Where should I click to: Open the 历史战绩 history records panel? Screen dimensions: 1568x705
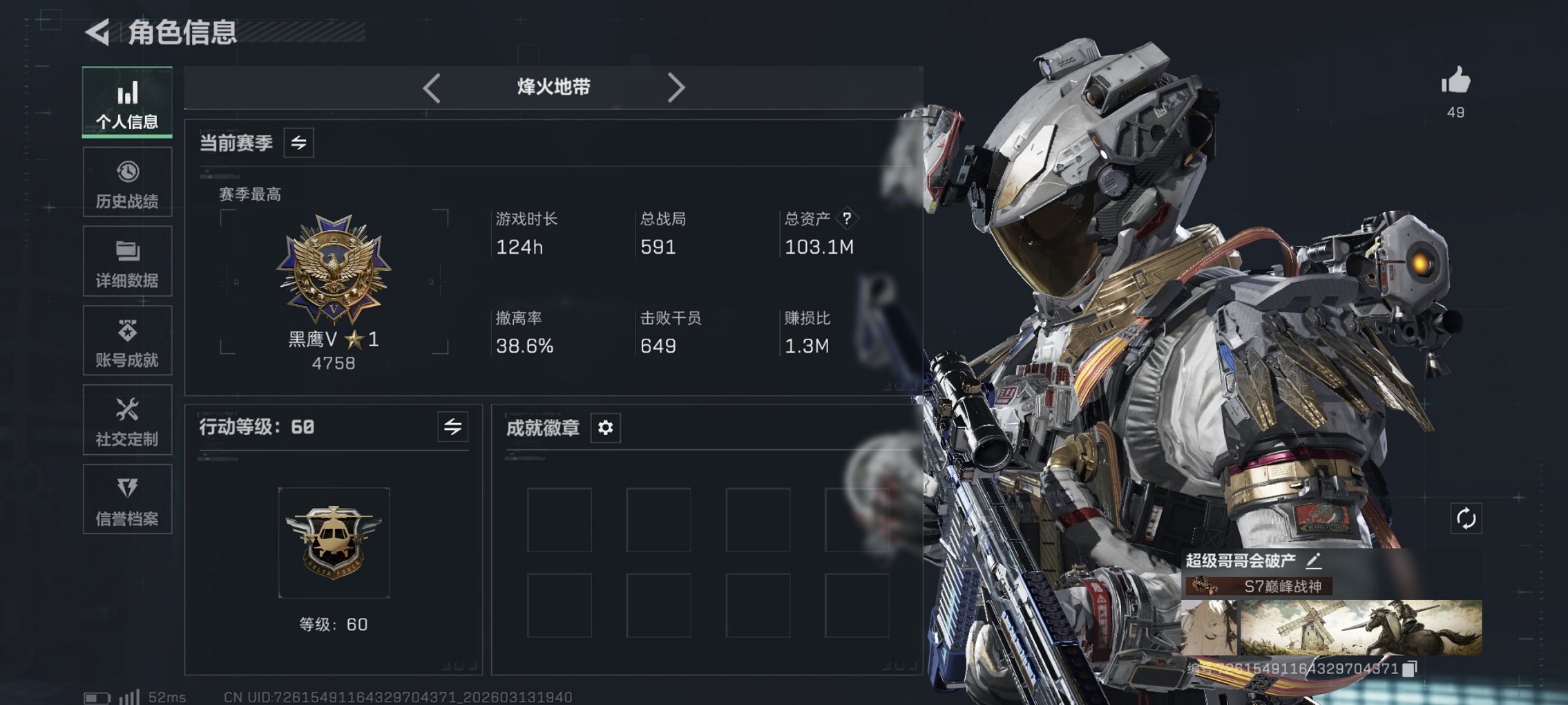tap(126, 182)
